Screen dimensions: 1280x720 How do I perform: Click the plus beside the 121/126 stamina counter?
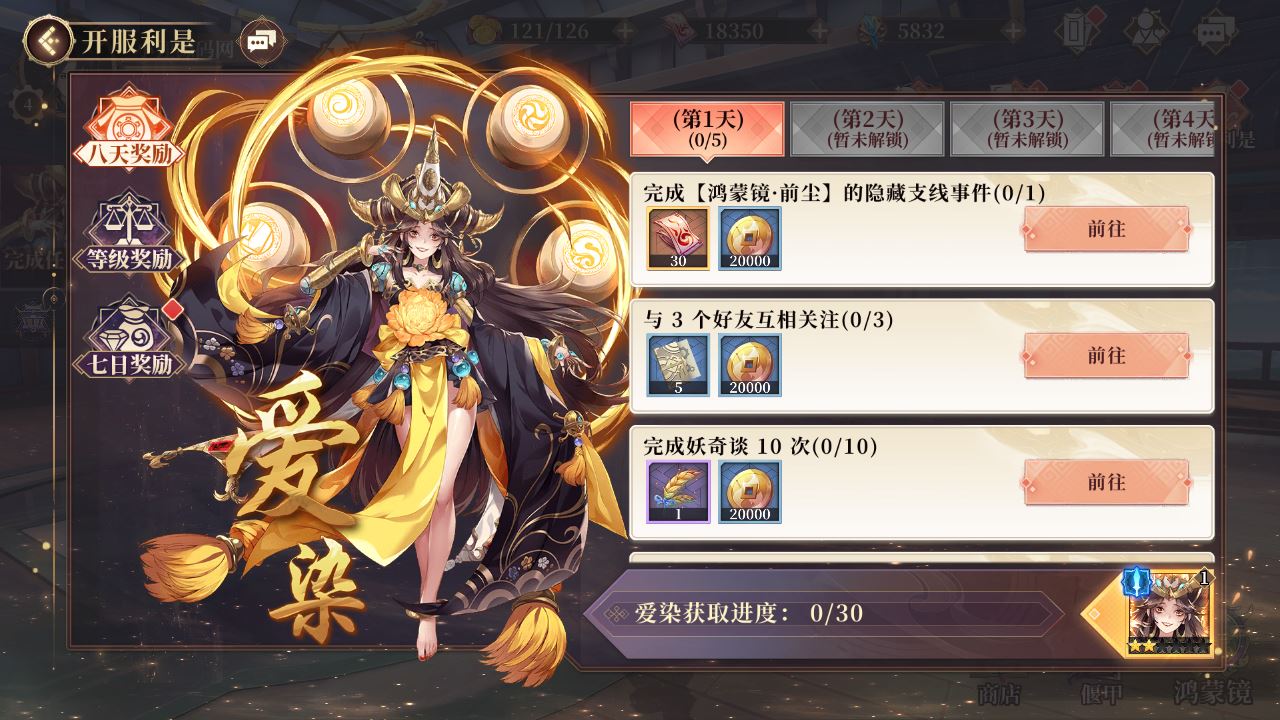(624, 30)
